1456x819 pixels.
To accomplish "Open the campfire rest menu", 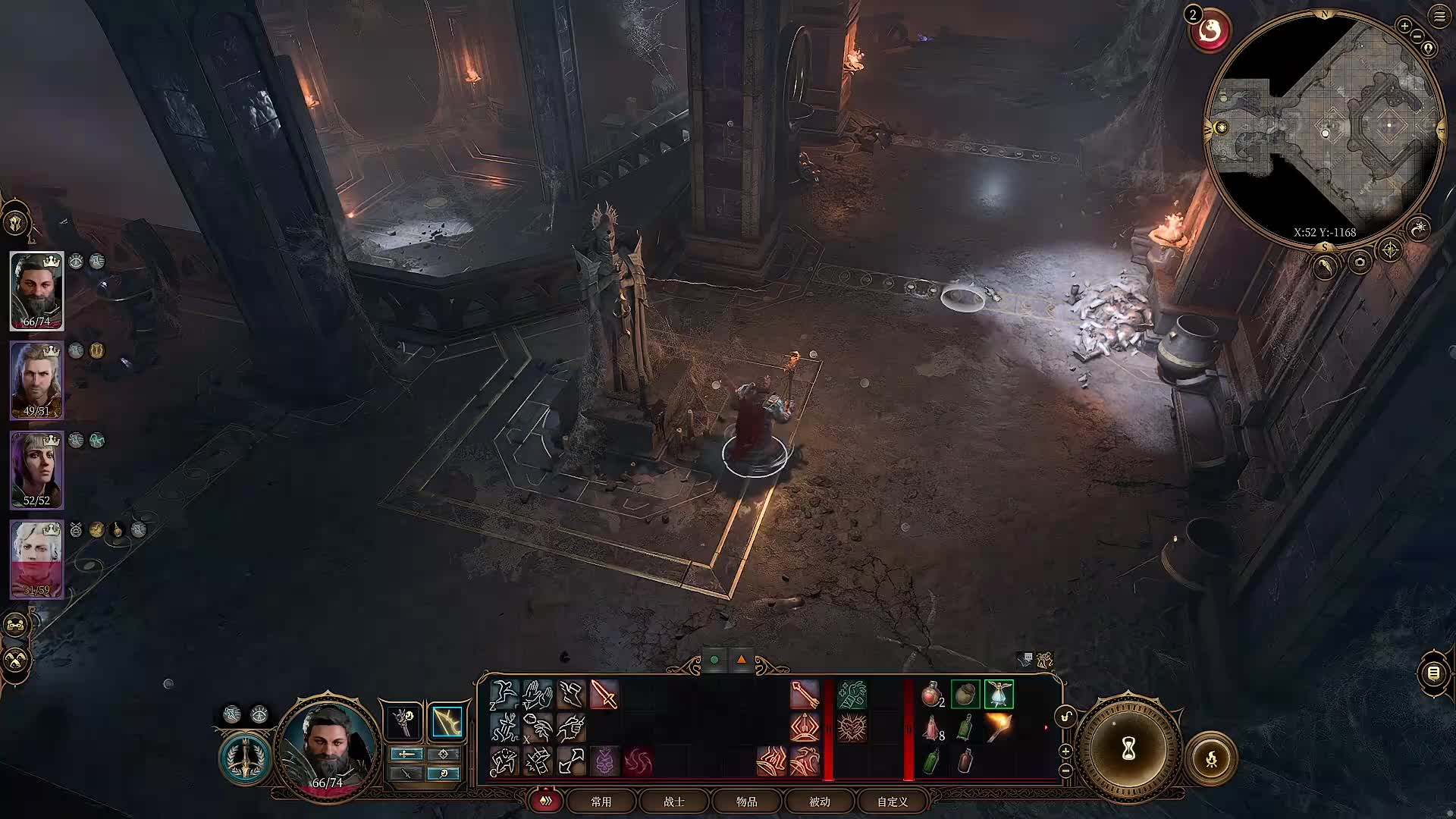I will pos(1211,758).
